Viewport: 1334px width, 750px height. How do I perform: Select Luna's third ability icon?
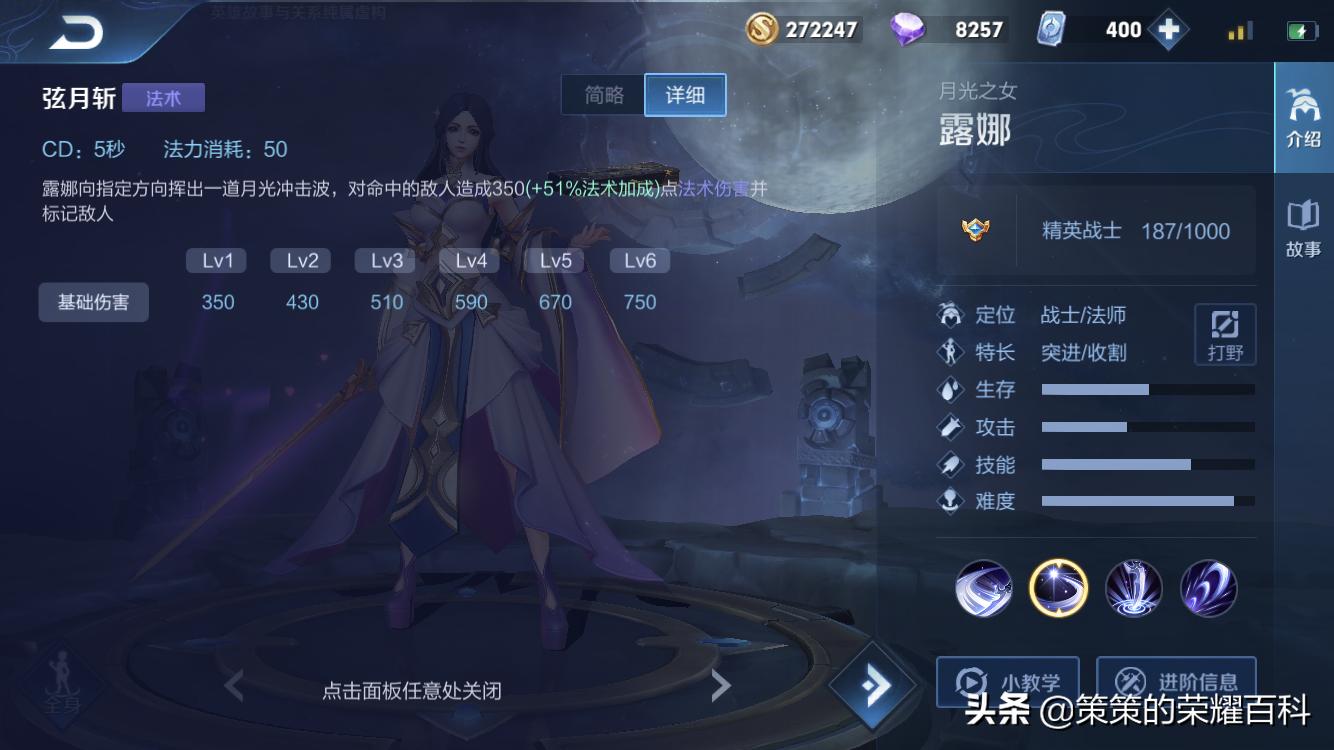(1134, 589)
